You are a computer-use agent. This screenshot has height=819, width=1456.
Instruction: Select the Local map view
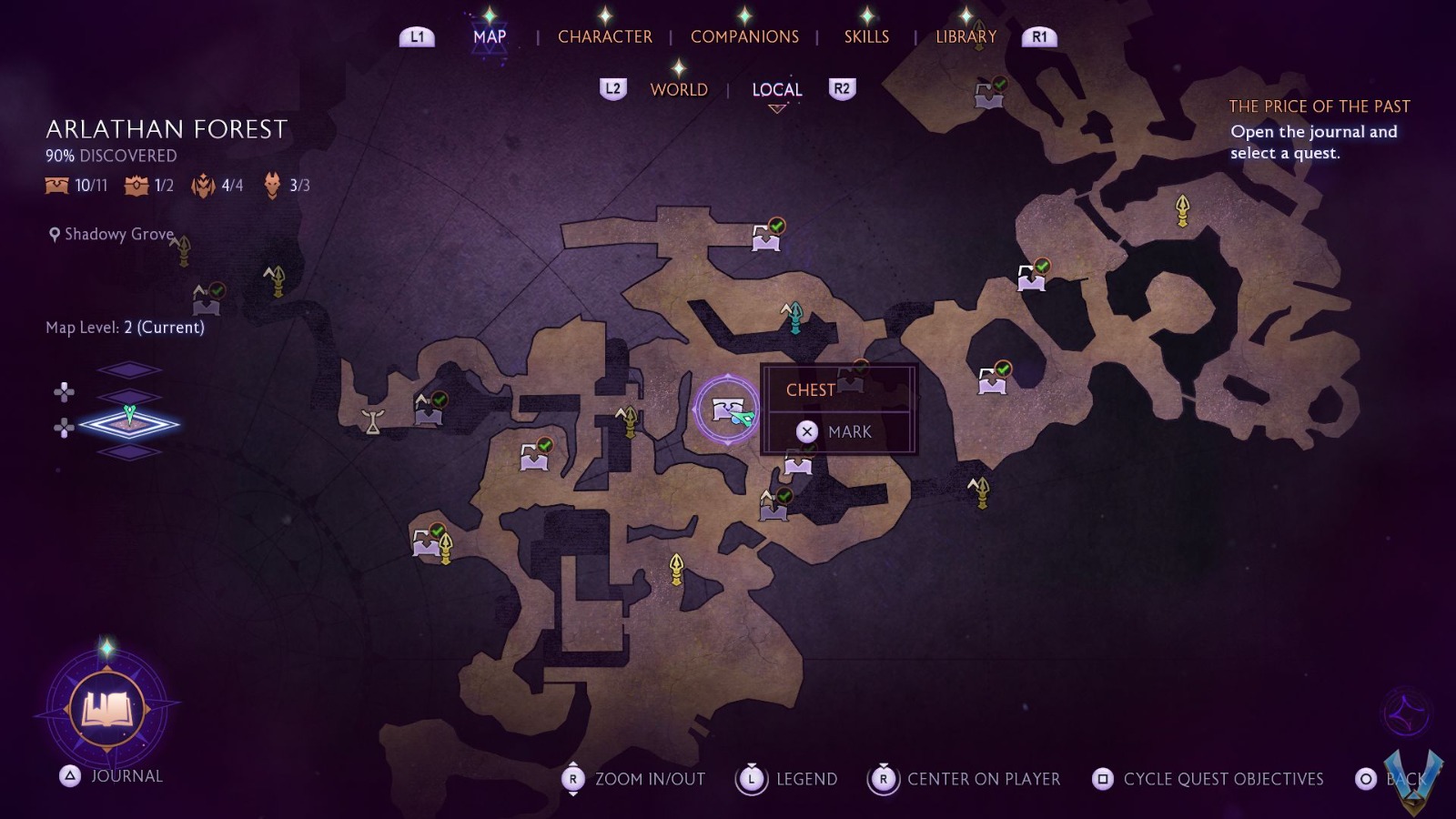pos(776,89)
